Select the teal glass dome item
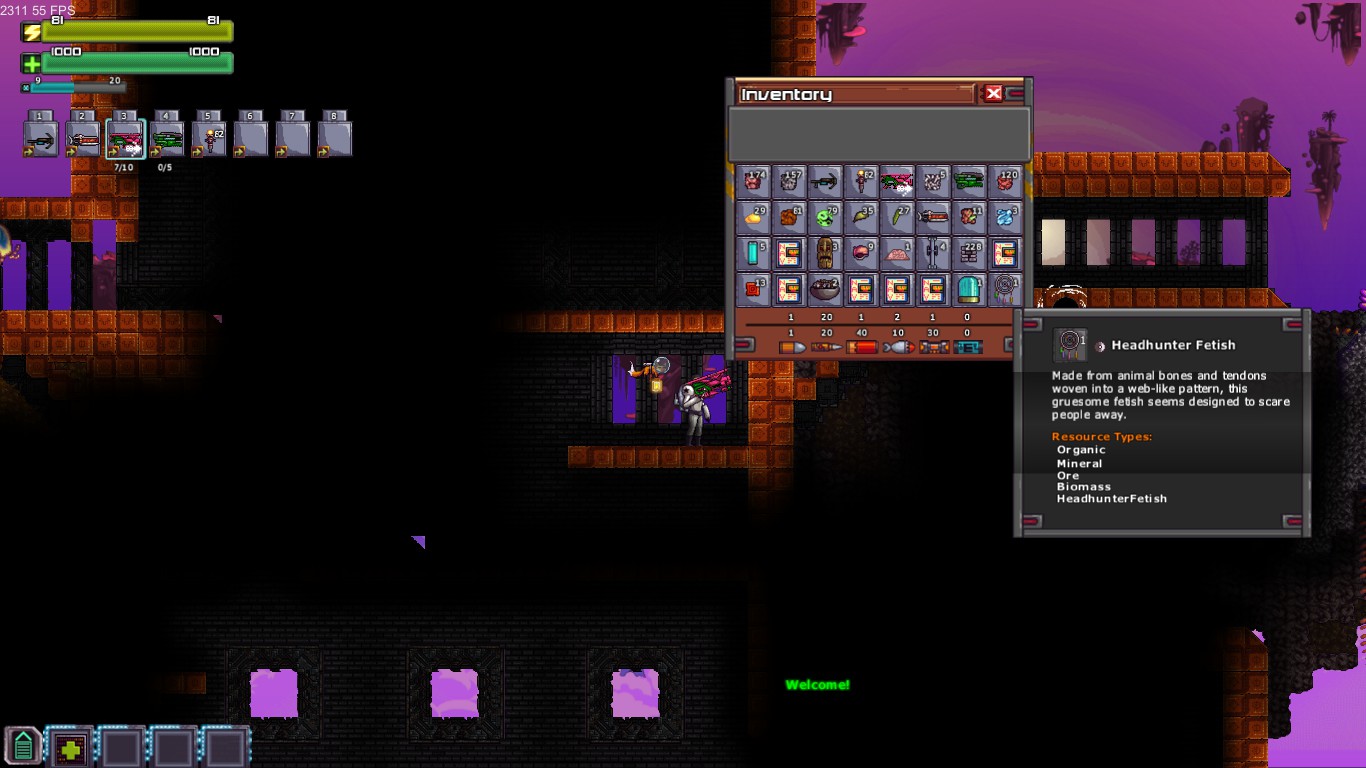 [x=969, y=290]
